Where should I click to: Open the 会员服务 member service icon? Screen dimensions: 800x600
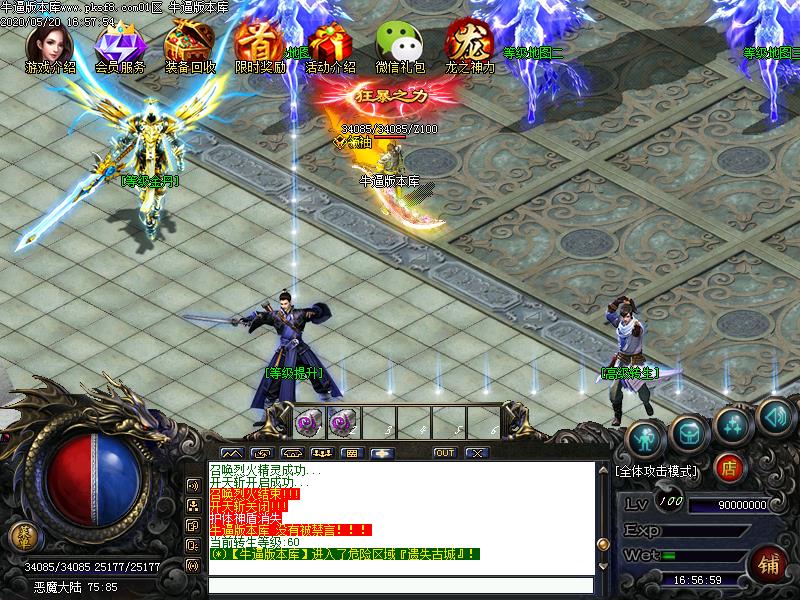click(x=120, y=44)
